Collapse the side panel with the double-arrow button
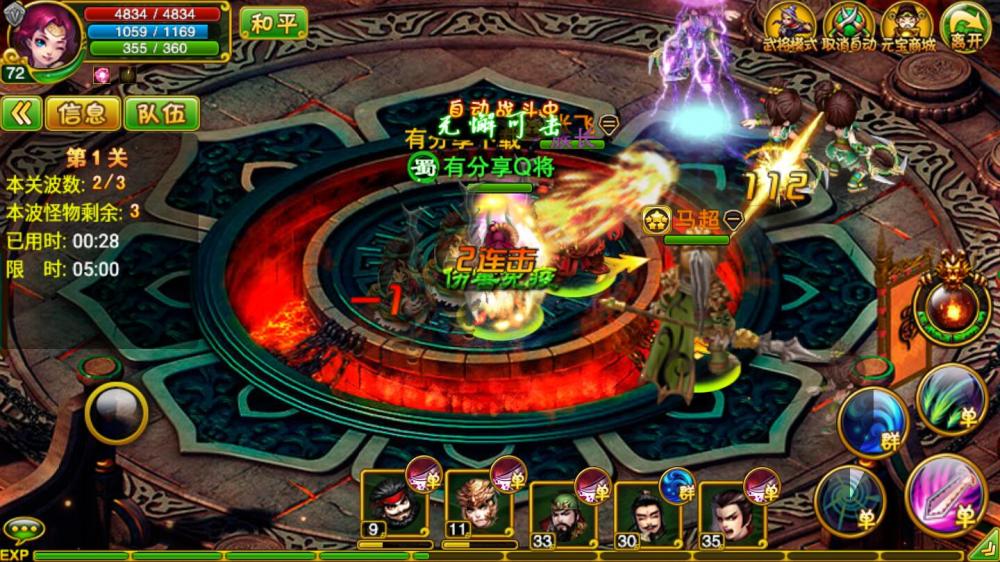 [x=21, y=113]
